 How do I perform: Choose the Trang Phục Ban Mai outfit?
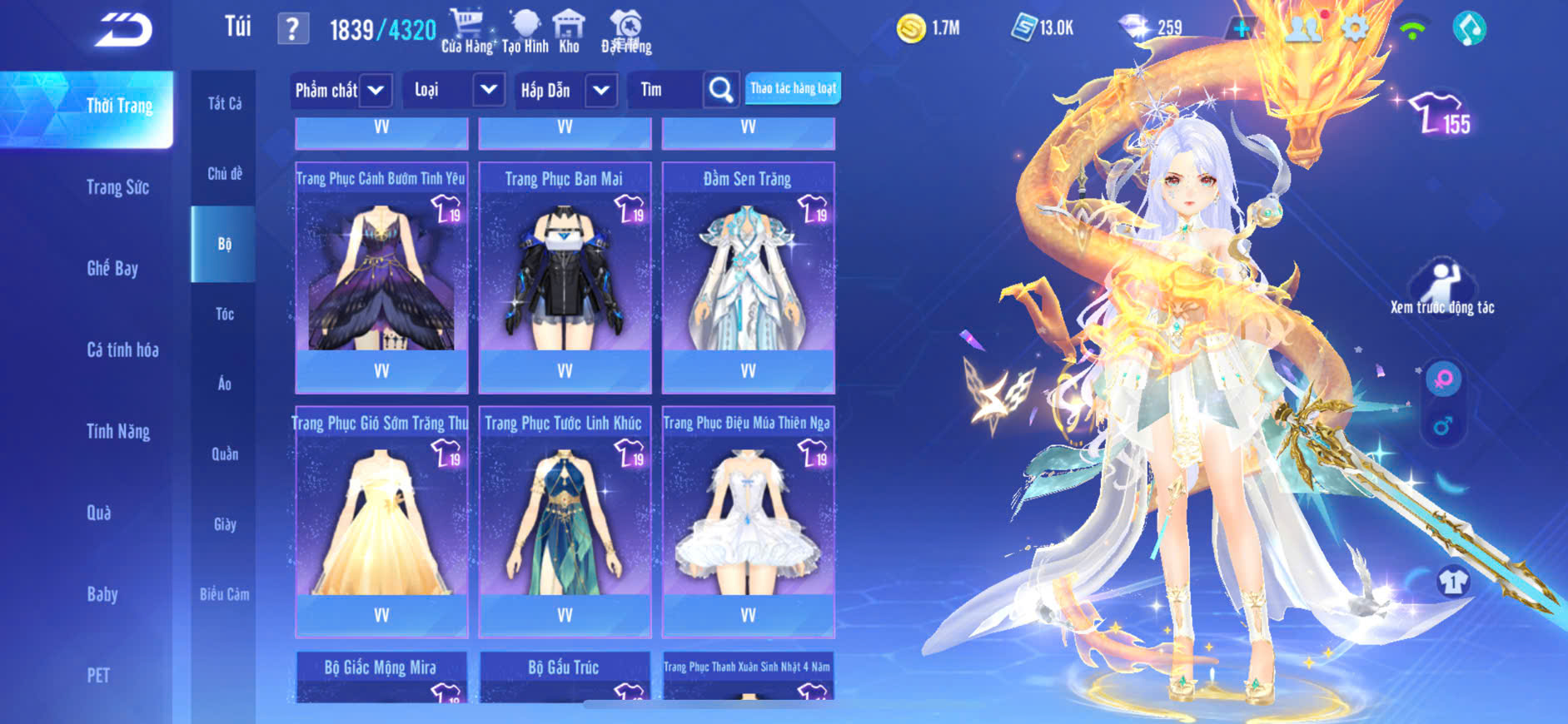pos(565,275)
